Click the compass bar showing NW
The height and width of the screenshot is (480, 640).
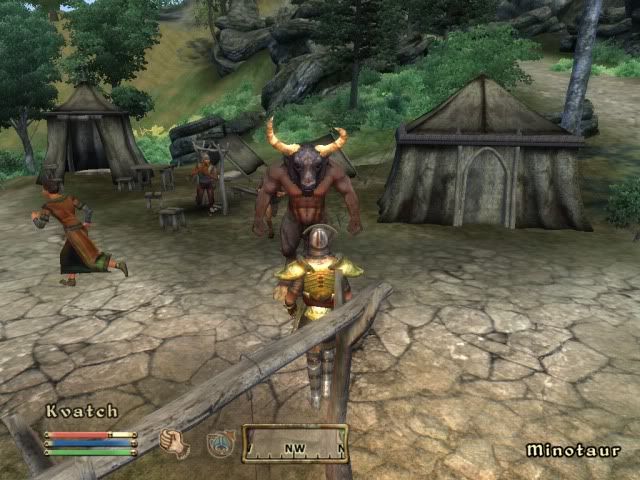point(295,443)
